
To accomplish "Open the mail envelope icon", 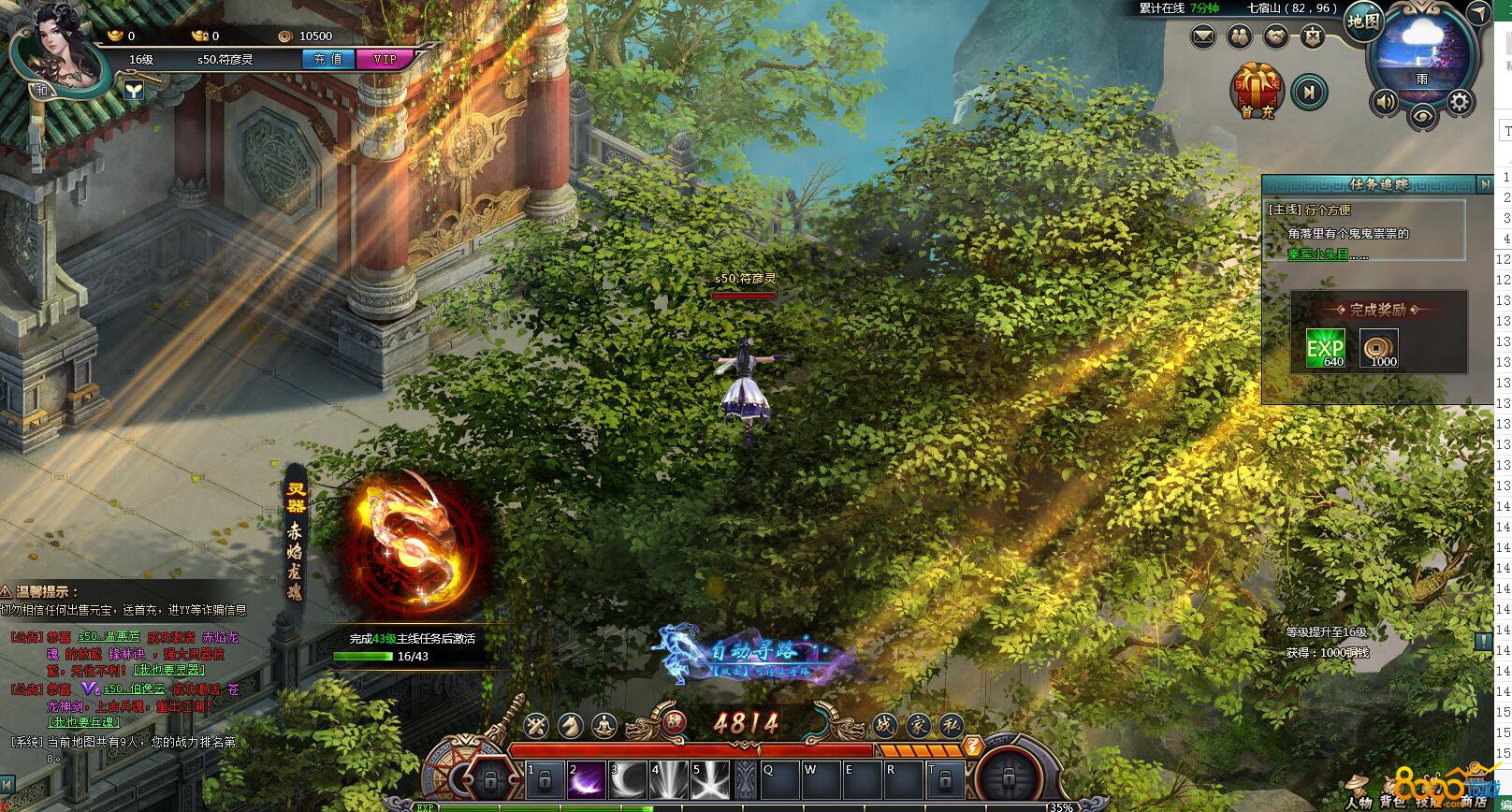I will click(x=1203, y=37).
